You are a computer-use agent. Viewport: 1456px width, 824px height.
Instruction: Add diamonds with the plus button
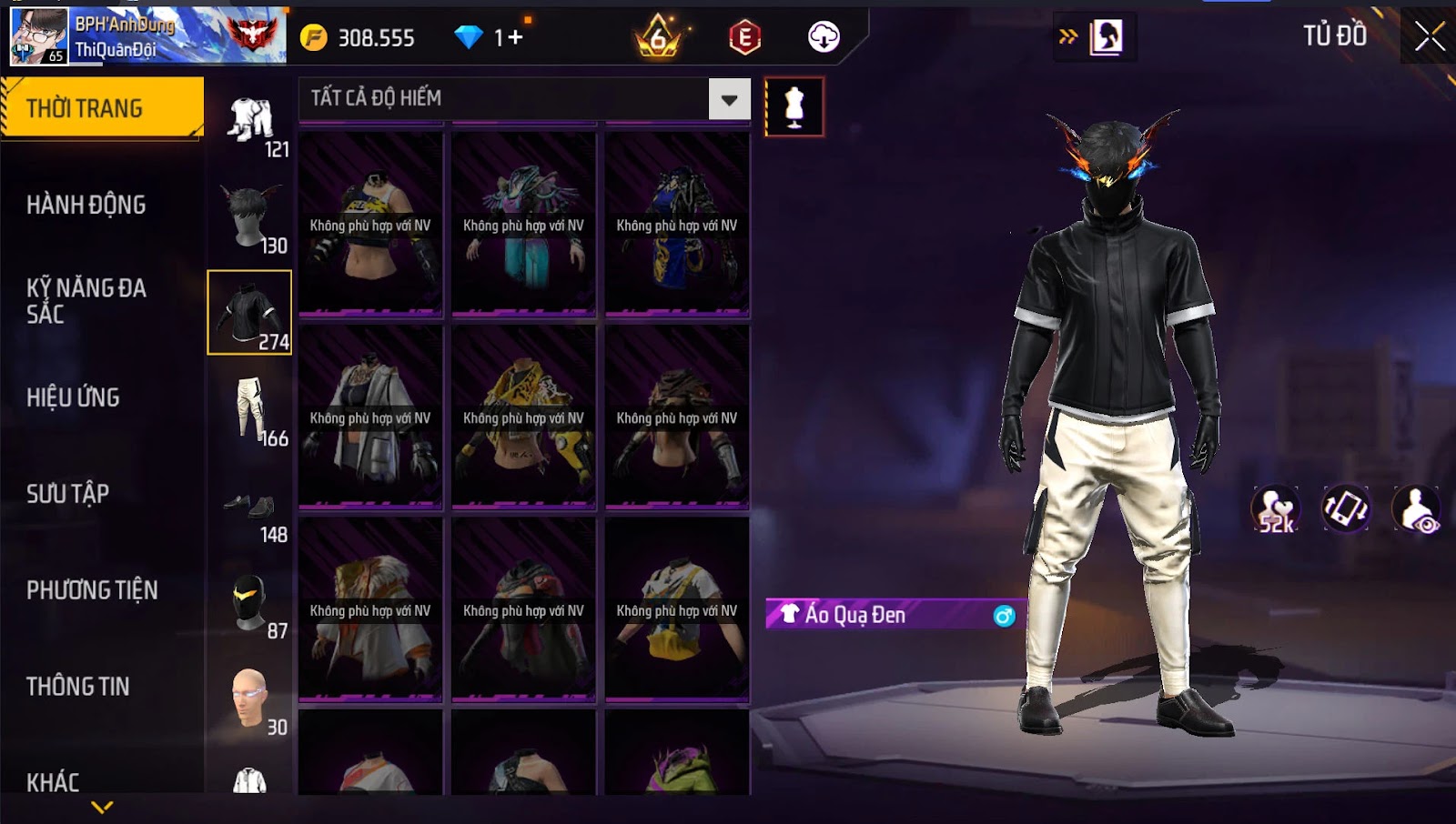[x=516, y=37]
